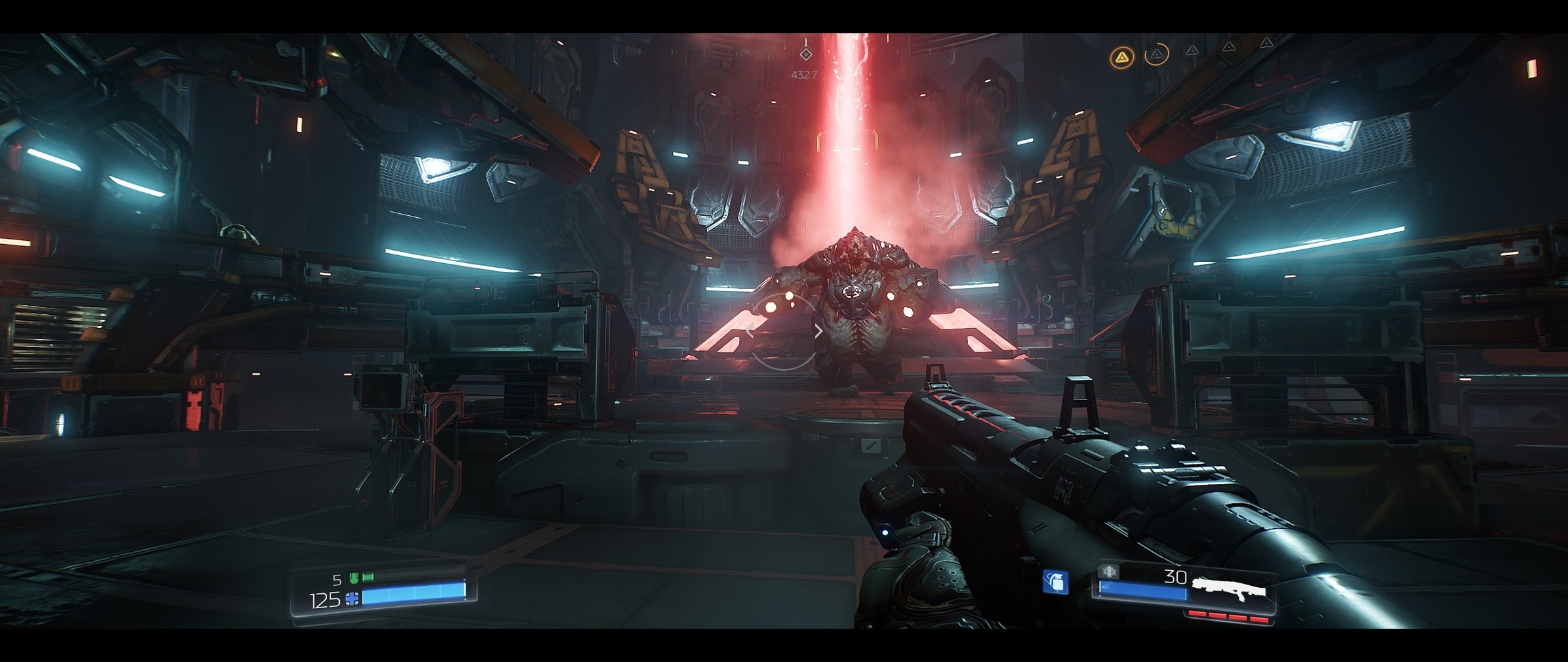Screen dimensions: 1568x662
Task: Click the blue health cross icon
Action: click(x=353, y=598)
